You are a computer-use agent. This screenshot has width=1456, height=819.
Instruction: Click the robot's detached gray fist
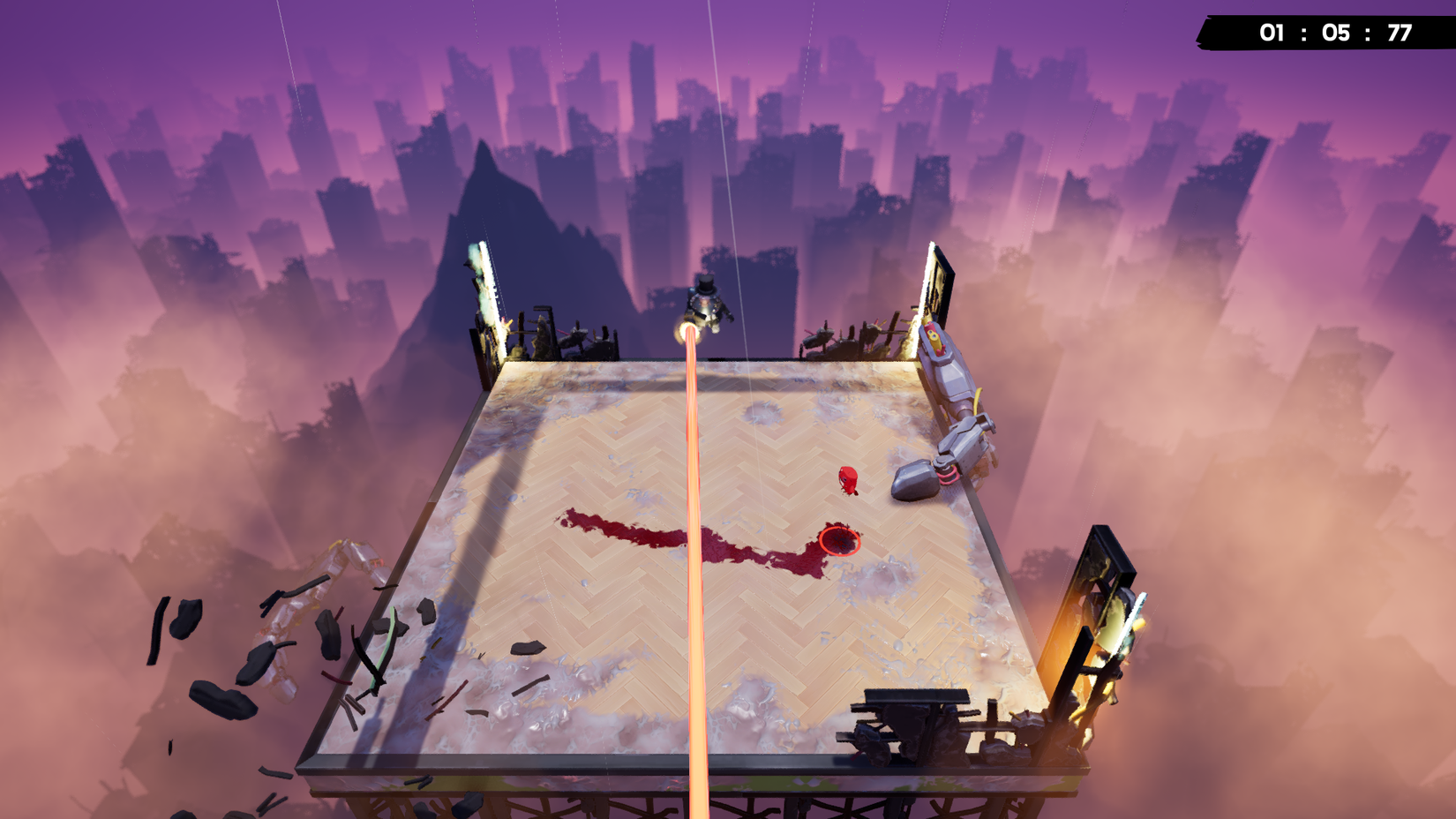[913, 481]
